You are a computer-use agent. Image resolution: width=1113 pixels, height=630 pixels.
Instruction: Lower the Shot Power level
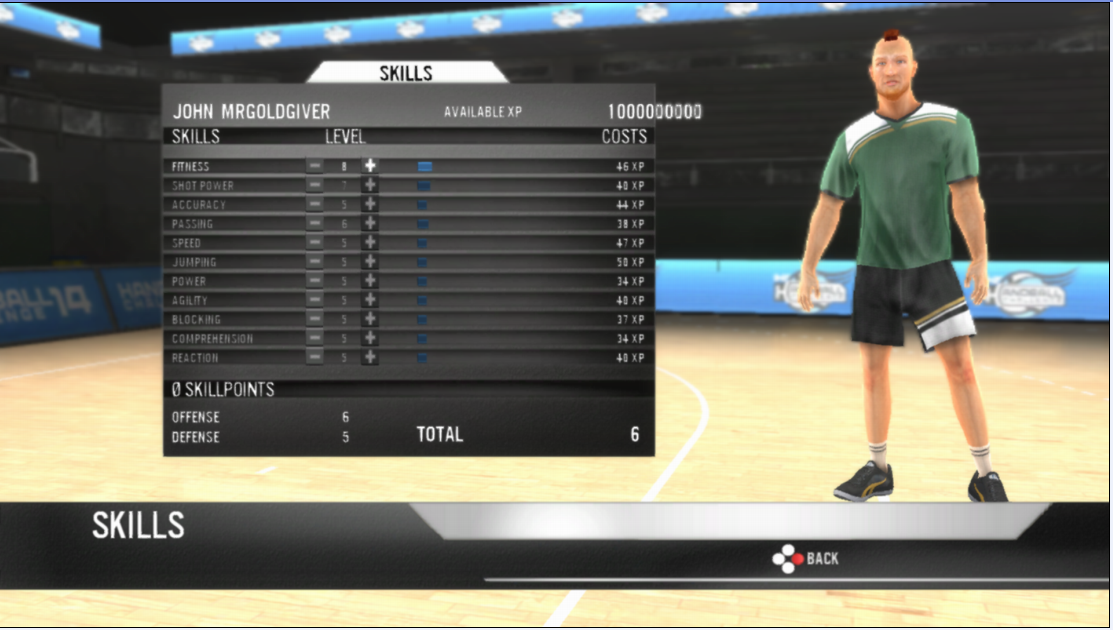click(315, 185)
